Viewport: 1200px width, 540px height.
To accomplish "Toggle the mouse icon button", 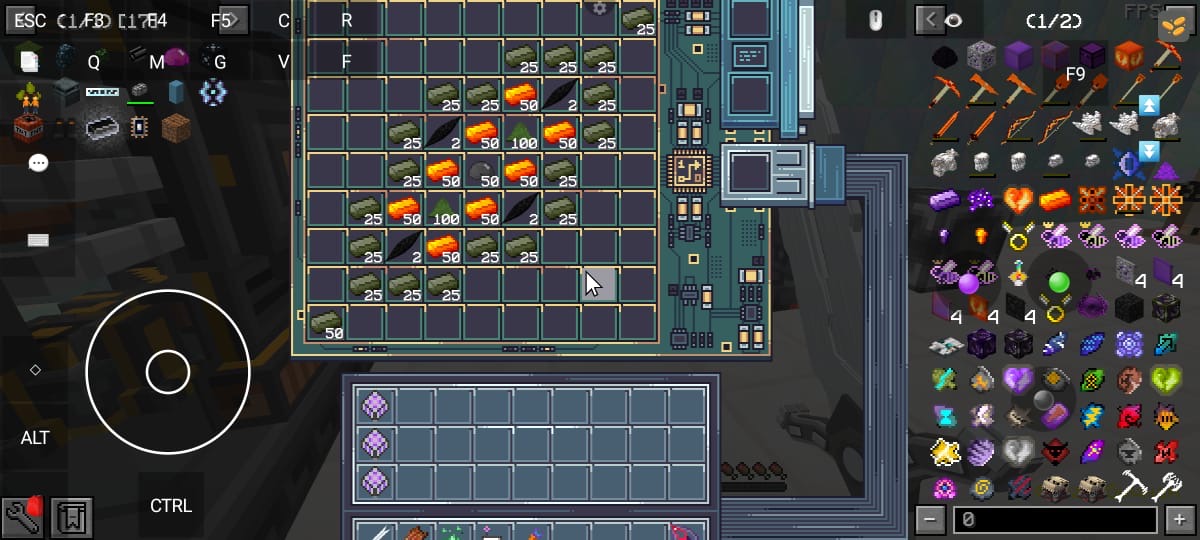I will tap(874, 19).
